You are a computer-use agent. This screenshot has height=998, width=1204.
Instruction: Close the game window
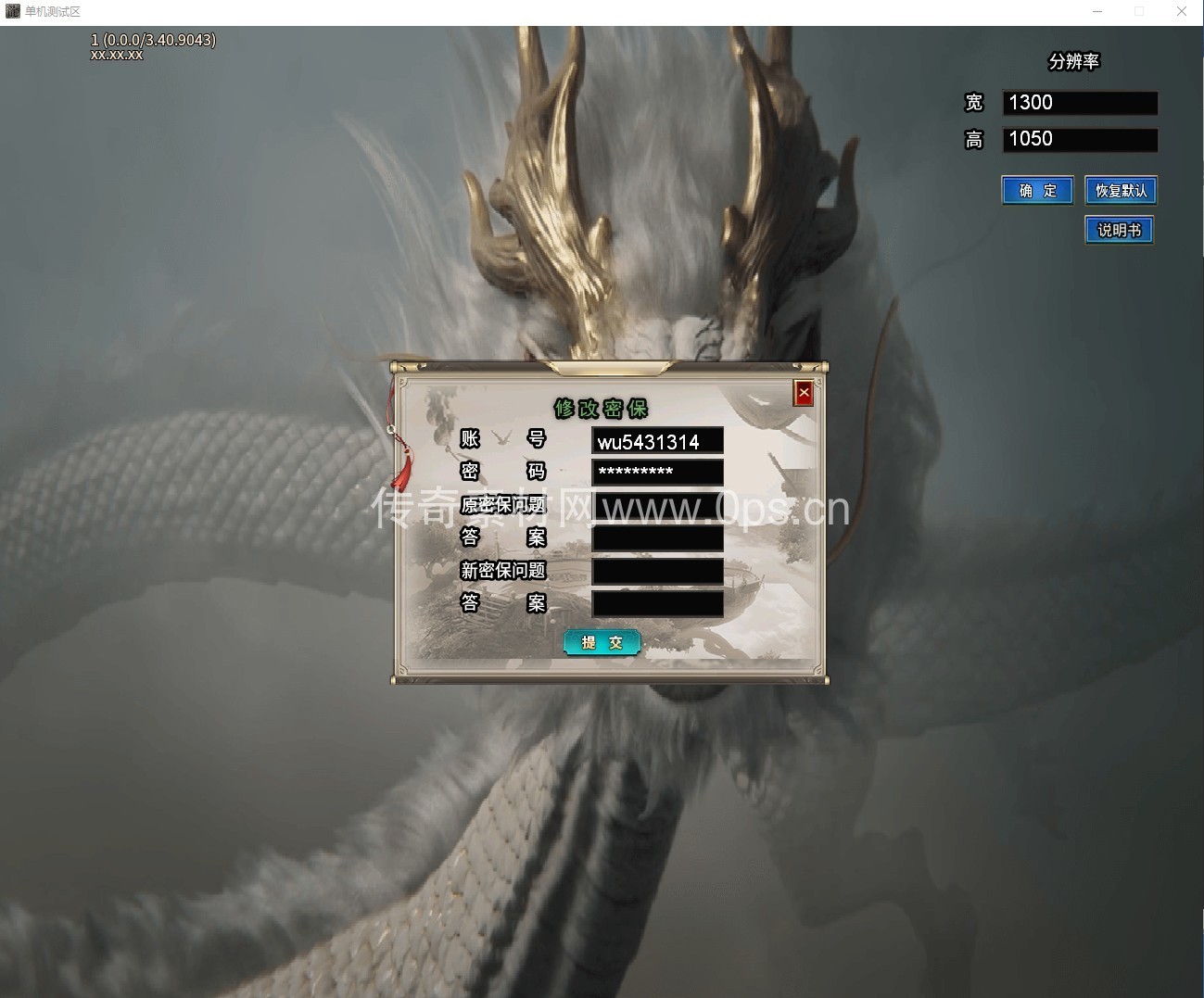(x=1182, y=11)
